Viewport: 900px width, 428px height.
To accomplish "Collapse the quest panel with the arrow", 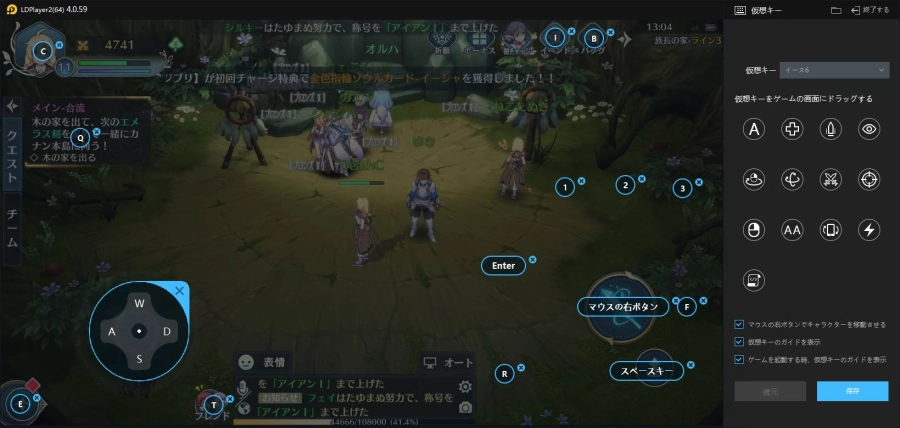I will coord(12,106).
